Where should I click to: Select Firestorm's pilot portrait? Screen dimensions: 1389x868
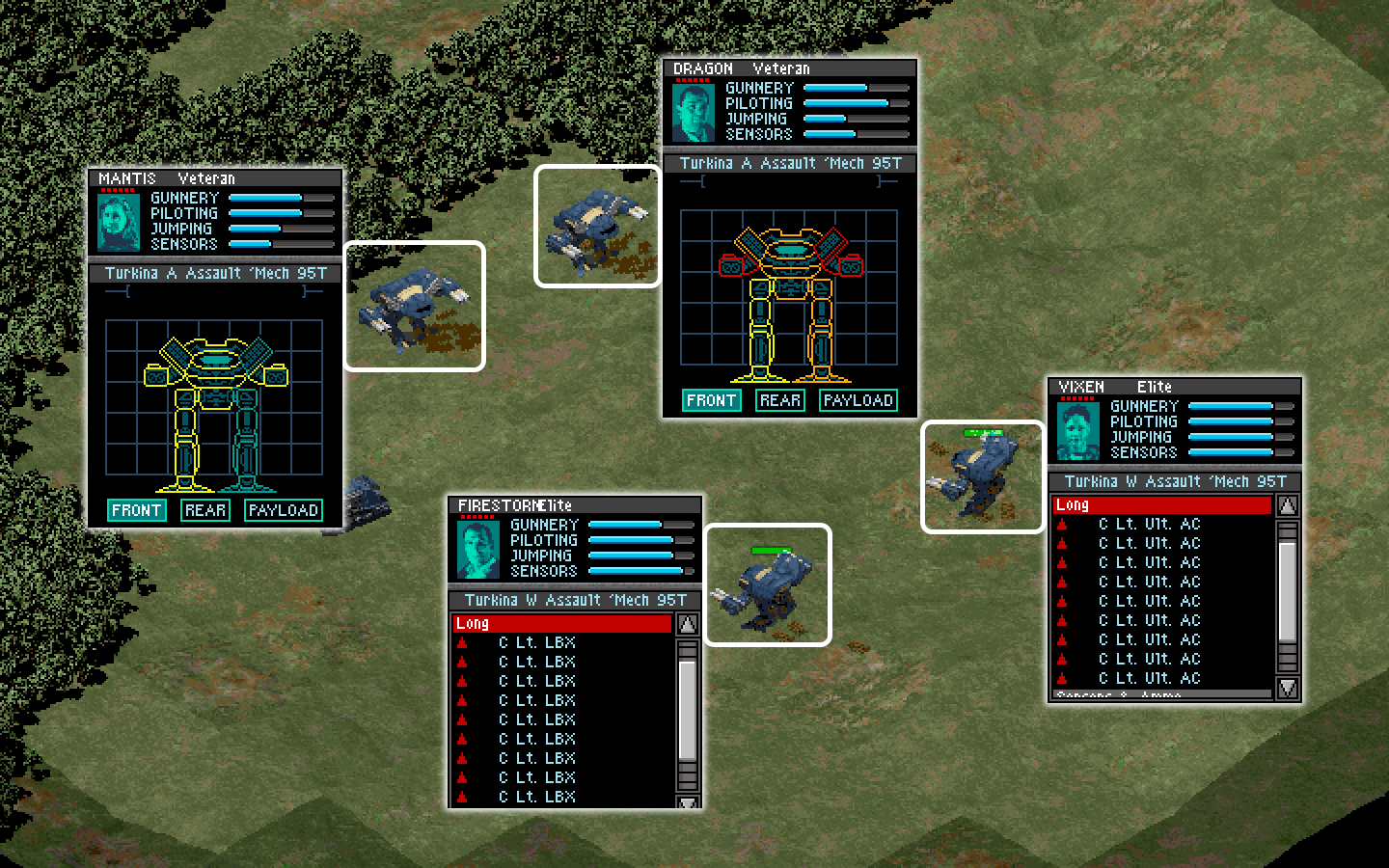click(x=477, y=549)
